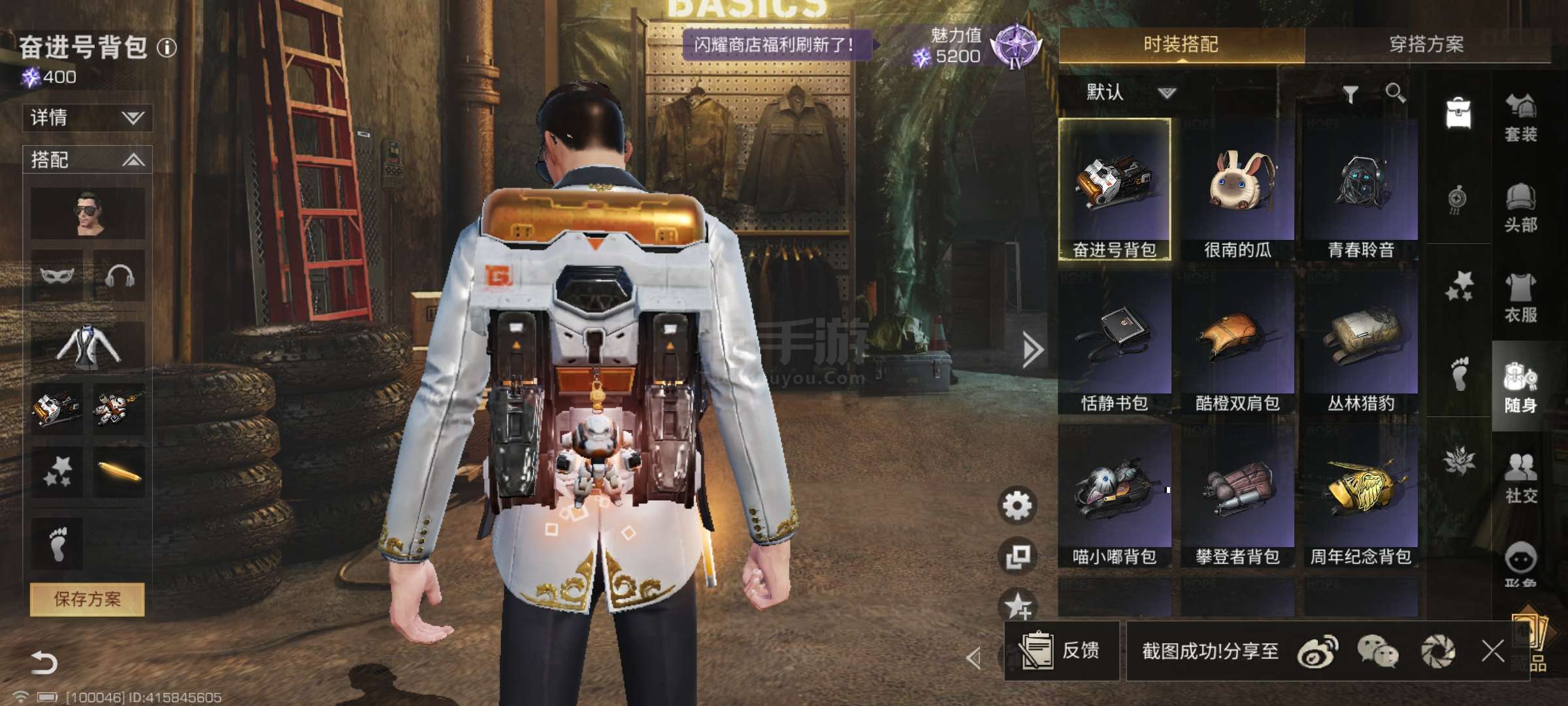Save outfit with 保存方案 button
Image resolution: width=1568 pixels, height=706 pixels.
pos(87,599)
